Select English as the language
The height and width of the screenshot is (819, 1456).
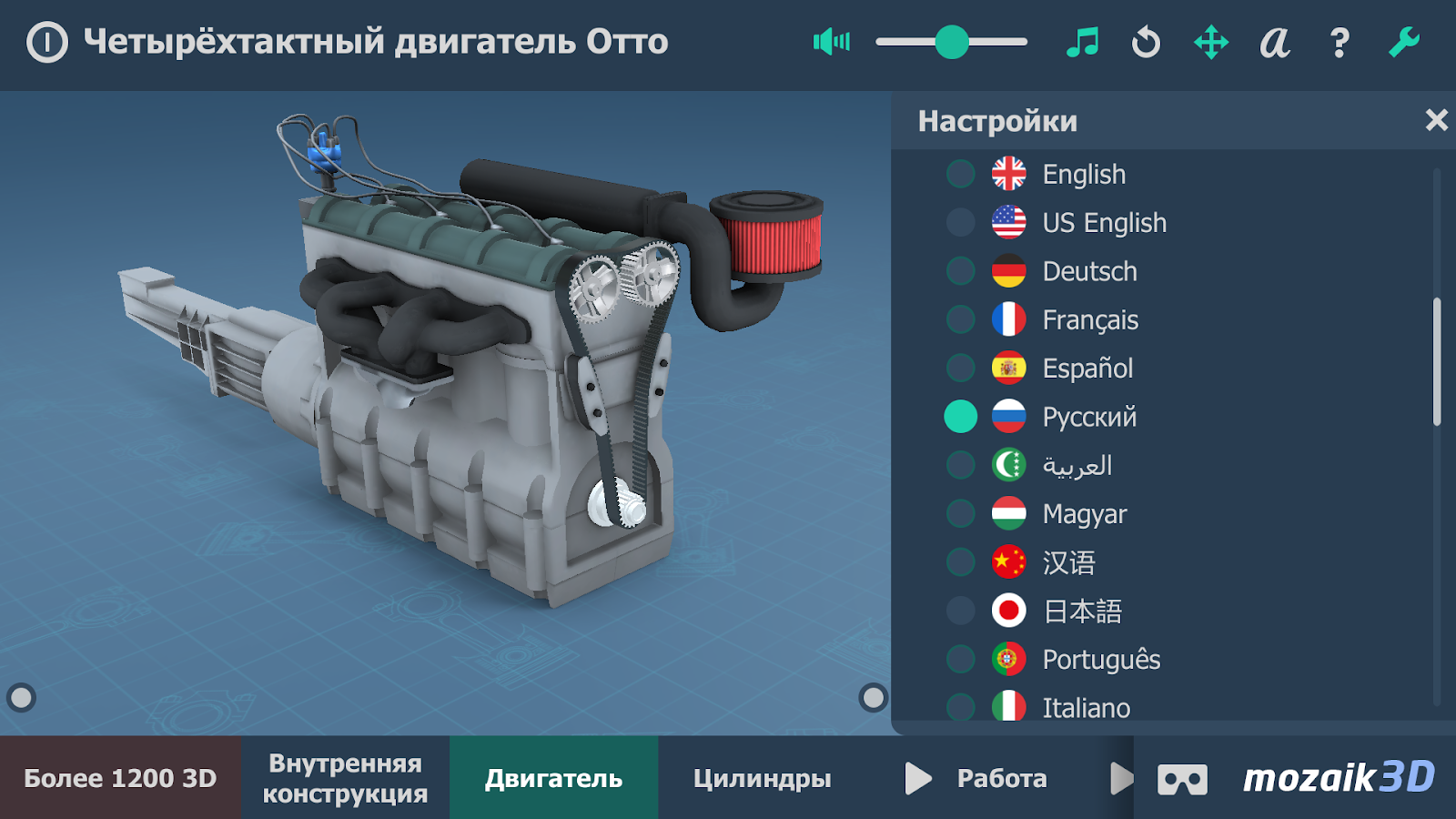click(1084, 174)
